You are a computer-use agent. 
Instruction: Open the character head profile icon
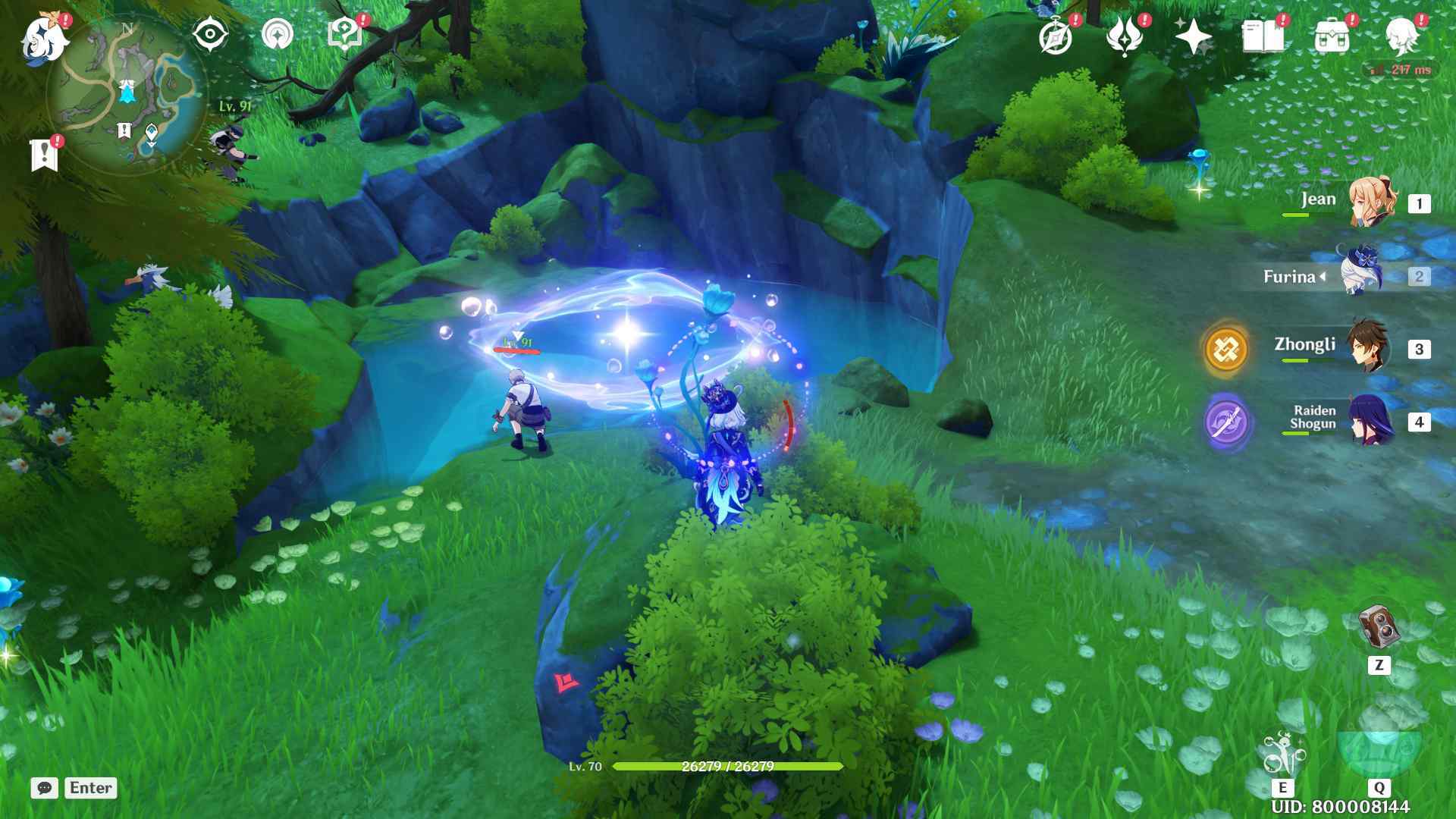tap(1401, 36)
